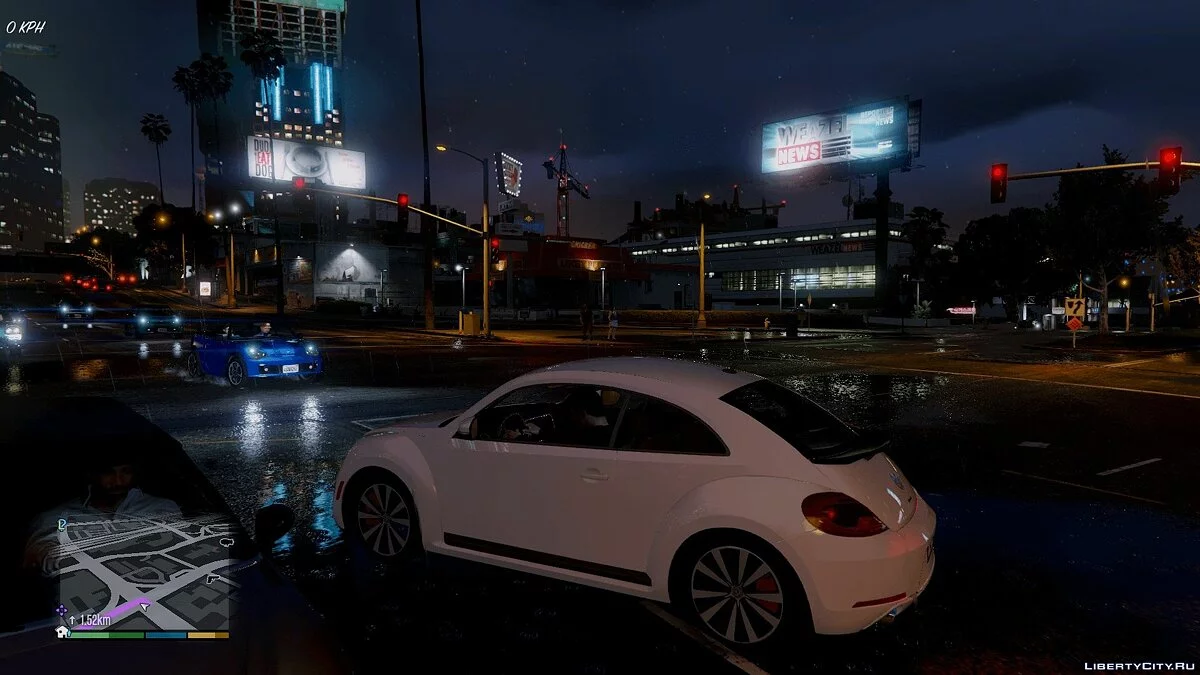This screenshot has height=675, width=1200.
Task: Click the question mark blip on minimap
Action: pos(62,522)
